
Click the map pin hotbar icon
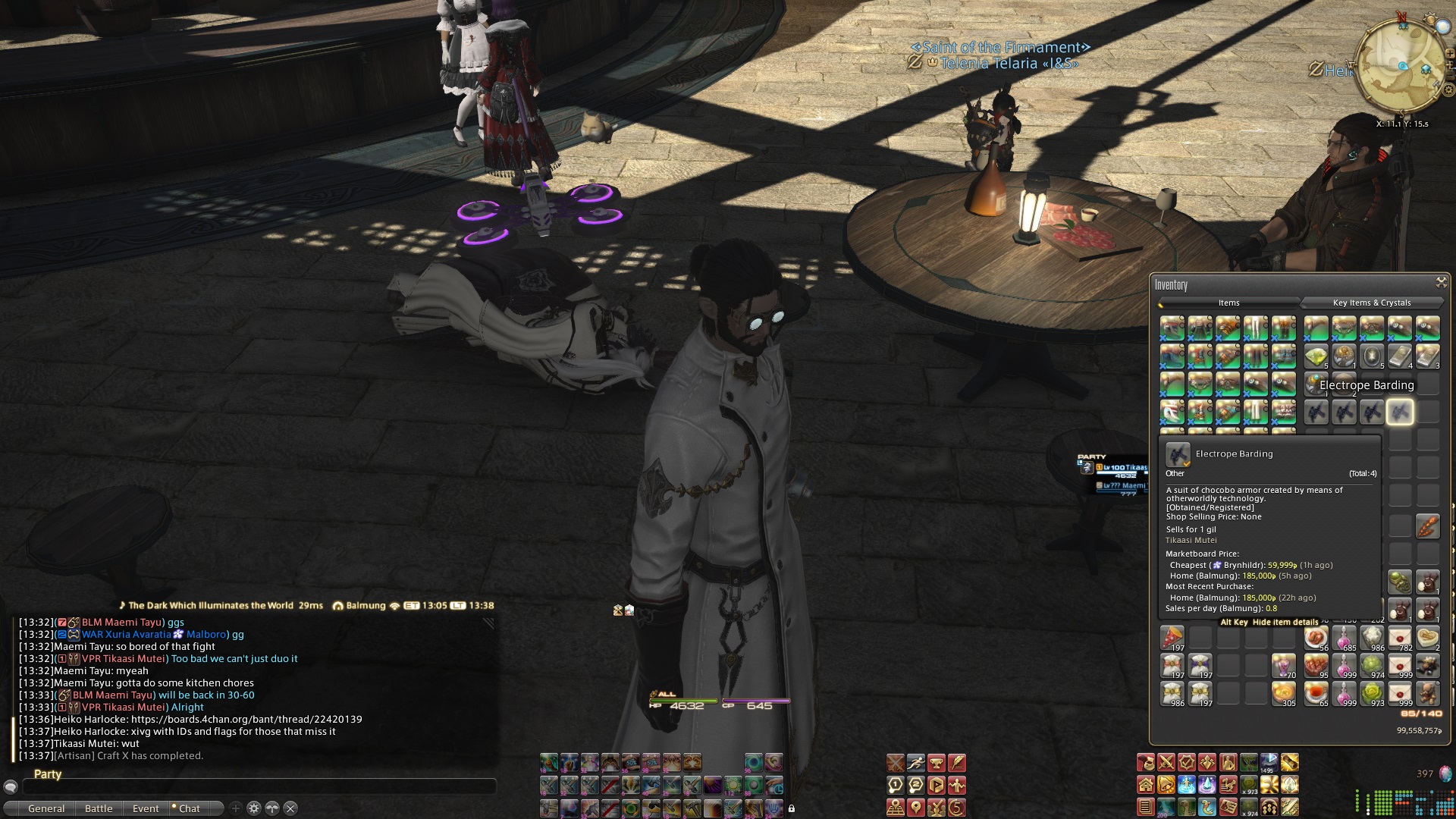[x=916, y=808]
